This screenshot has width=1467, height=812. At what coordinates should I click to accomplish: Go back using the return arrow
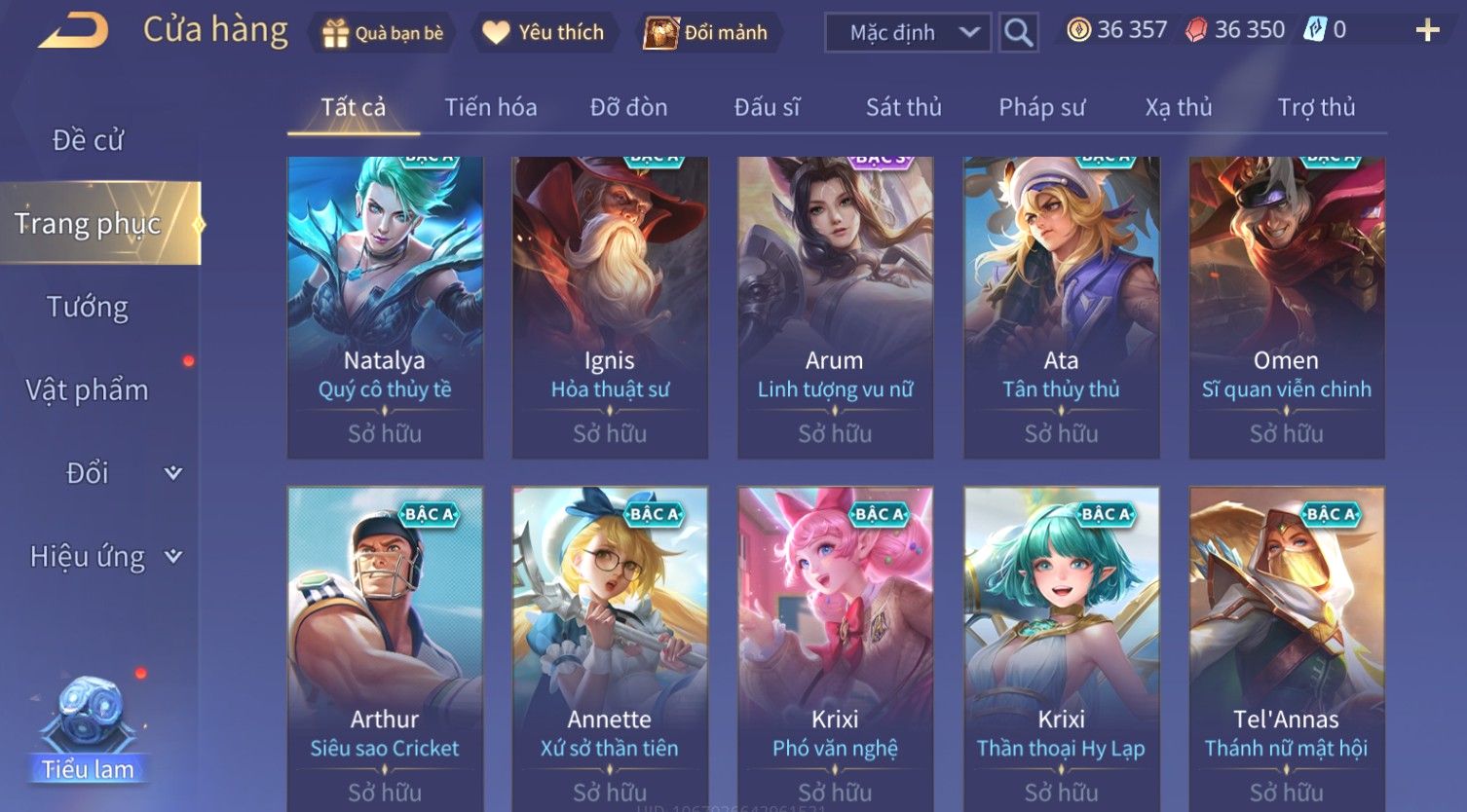pyautogui.click(x=73, y=31)
